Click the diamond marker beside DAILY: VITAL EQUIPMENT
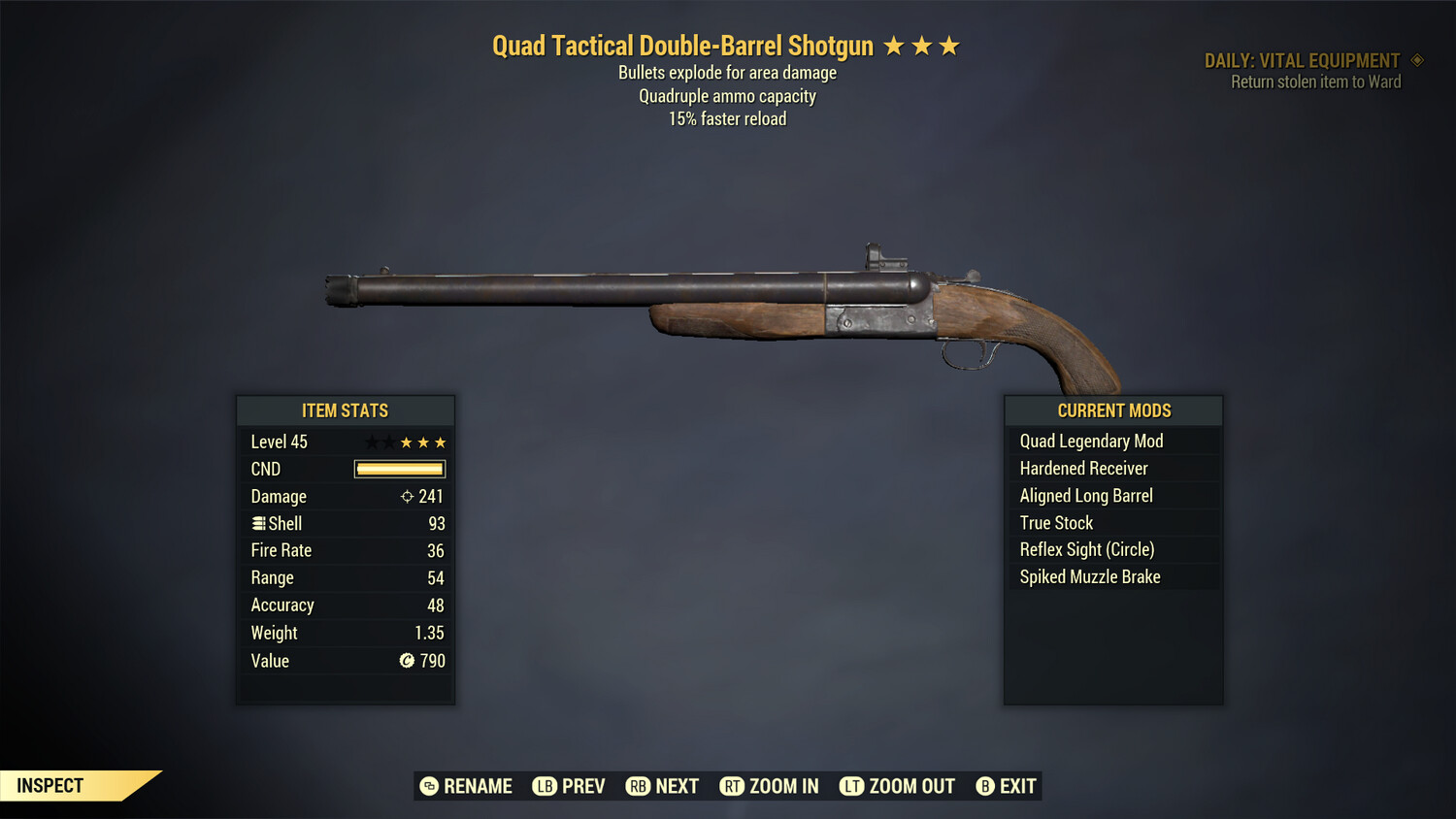The image size is (1456, 819). [x=1416, y=60]
